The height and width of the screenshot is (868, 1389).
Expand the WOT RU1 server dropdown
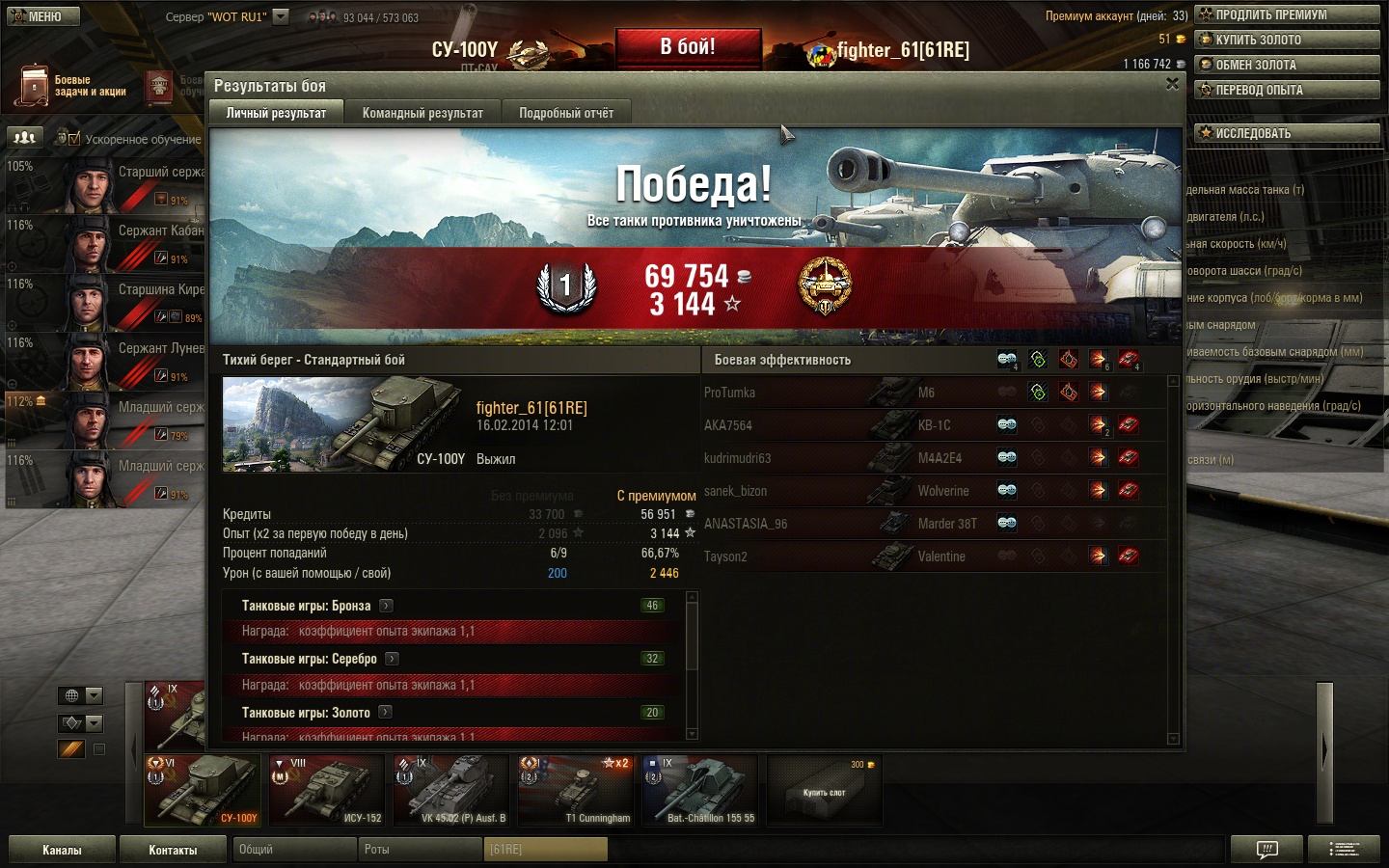pos(281,16)
